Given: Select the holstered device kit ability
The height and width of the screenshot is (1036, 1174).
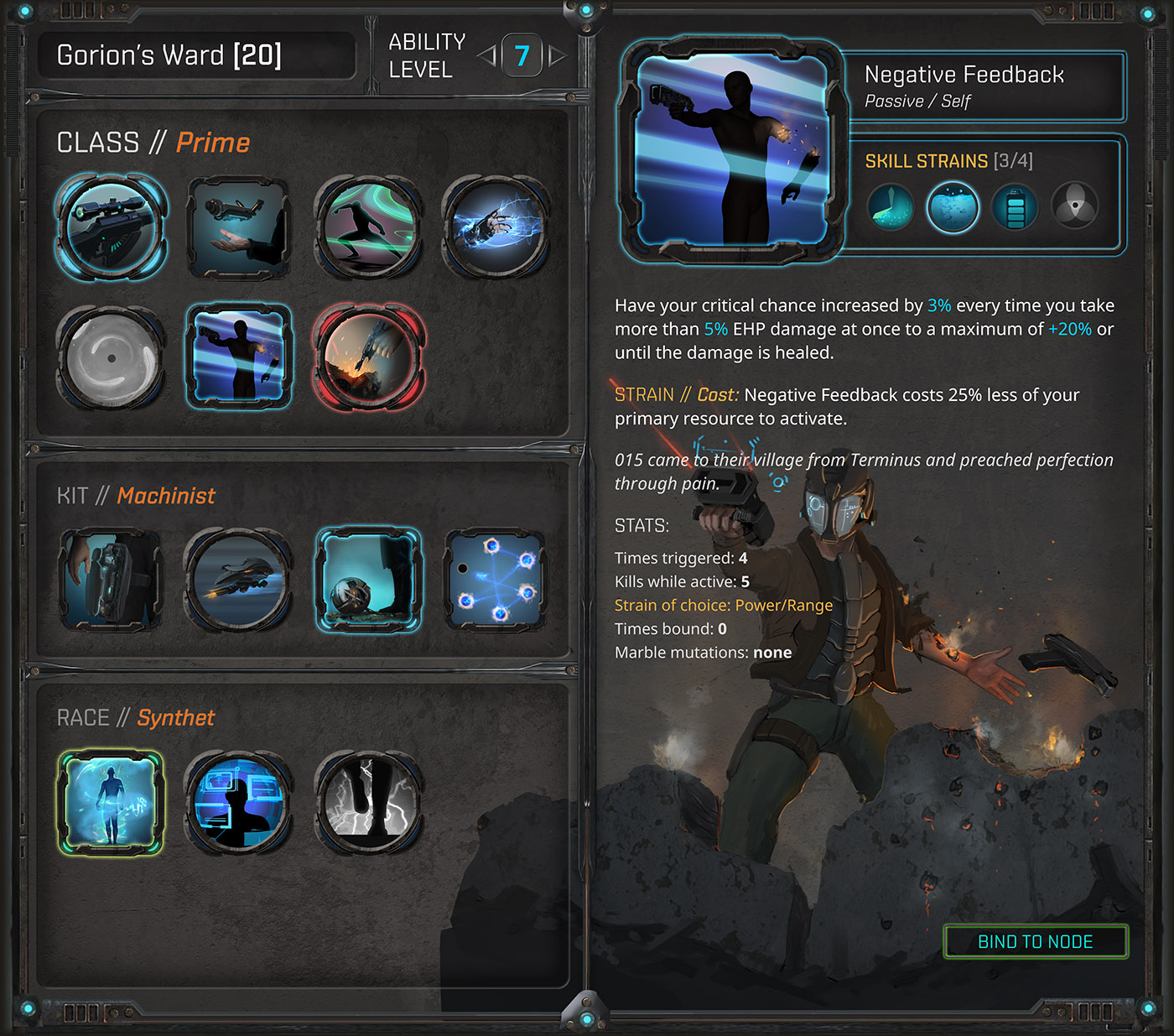Looking at the screenshot, I should click(x=112, y=580).
